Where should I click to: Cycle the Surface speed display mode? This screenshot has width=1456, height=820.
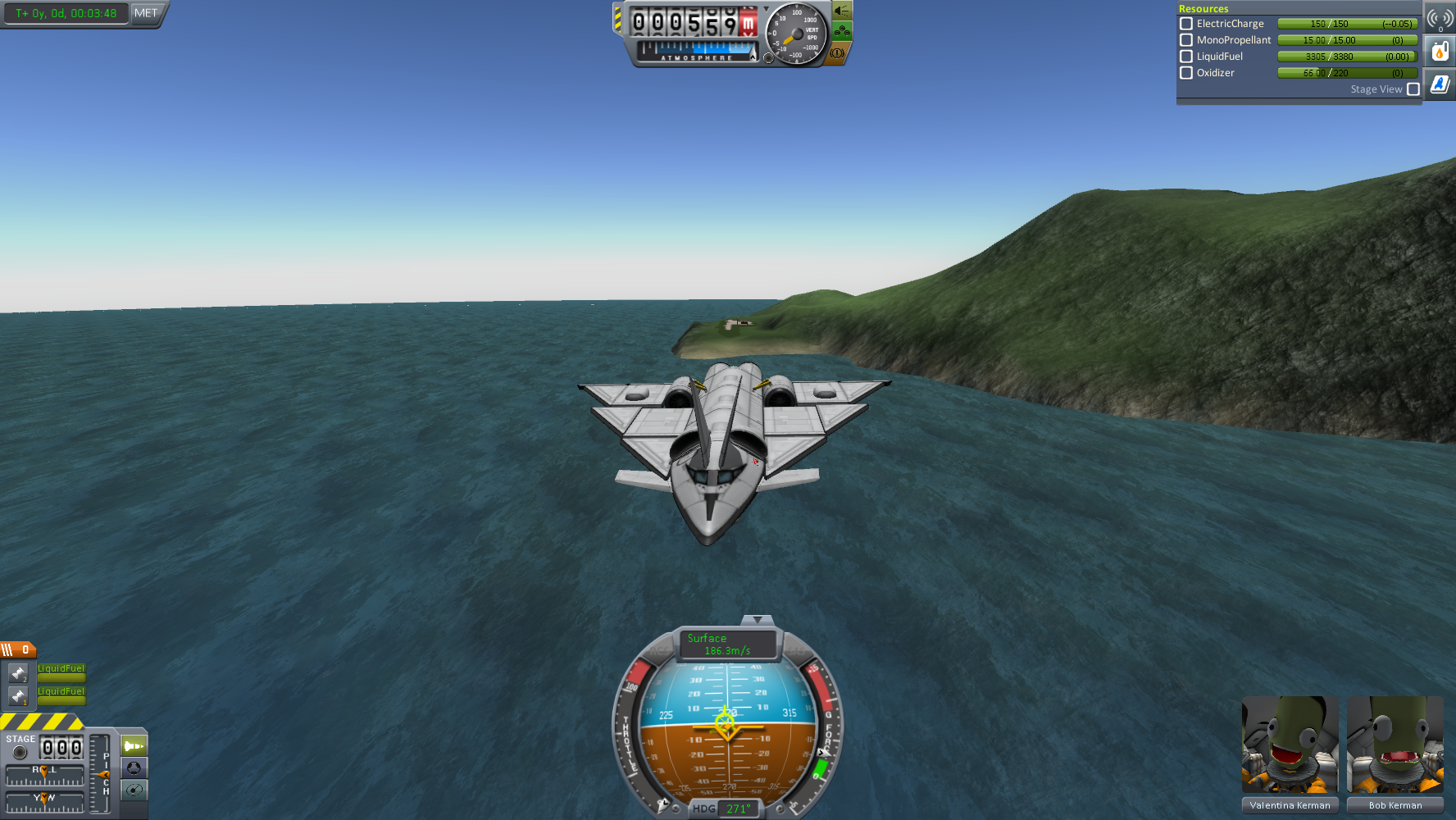pyautogui.click(x=727, y=645)
